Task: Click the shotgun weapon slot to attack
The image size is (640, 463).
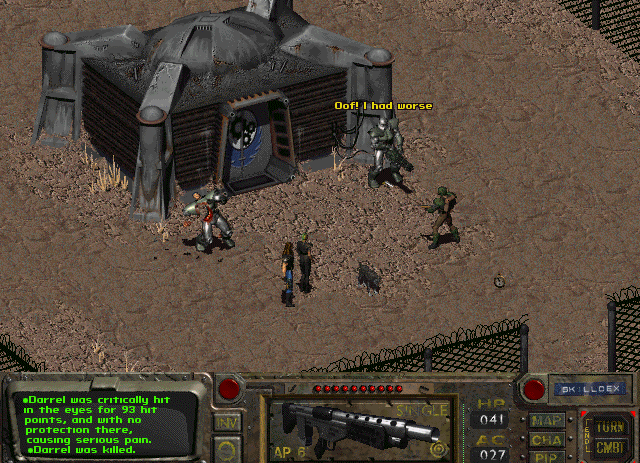Action: tap(363, 424)
